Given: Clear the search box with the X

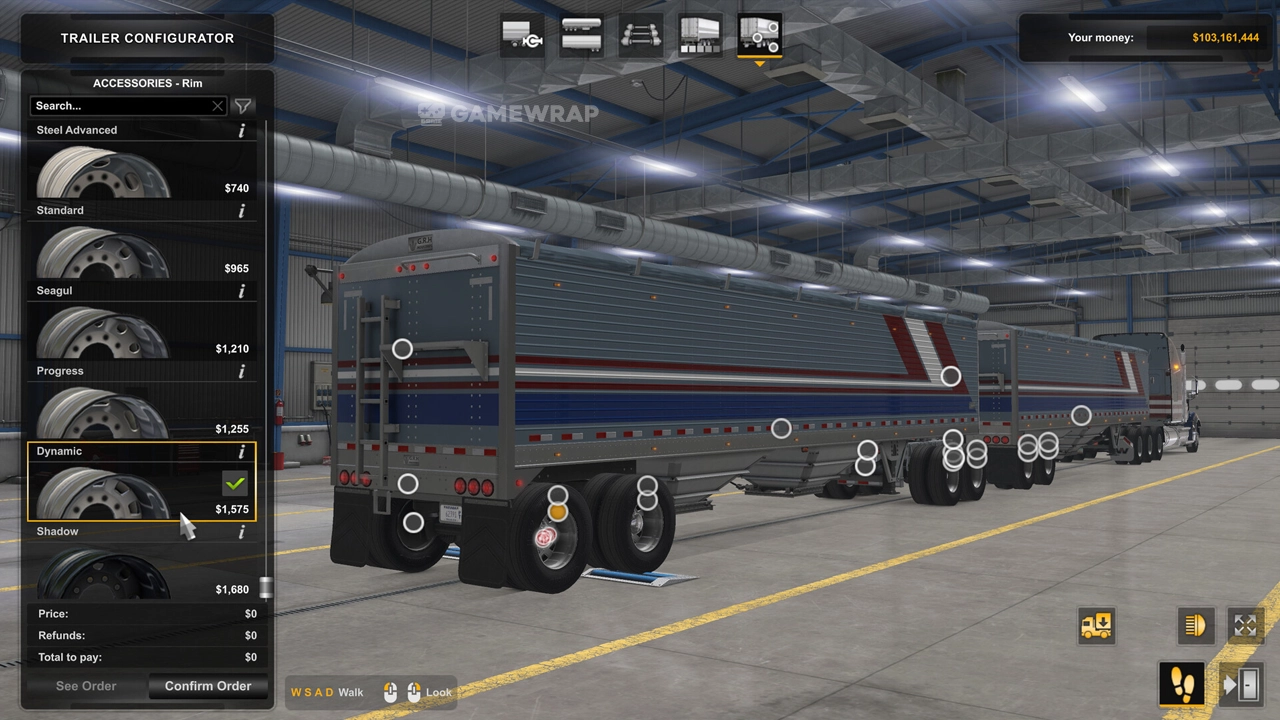Looking at the screenshot, I should pyautogui.click(x=218, y=106).
